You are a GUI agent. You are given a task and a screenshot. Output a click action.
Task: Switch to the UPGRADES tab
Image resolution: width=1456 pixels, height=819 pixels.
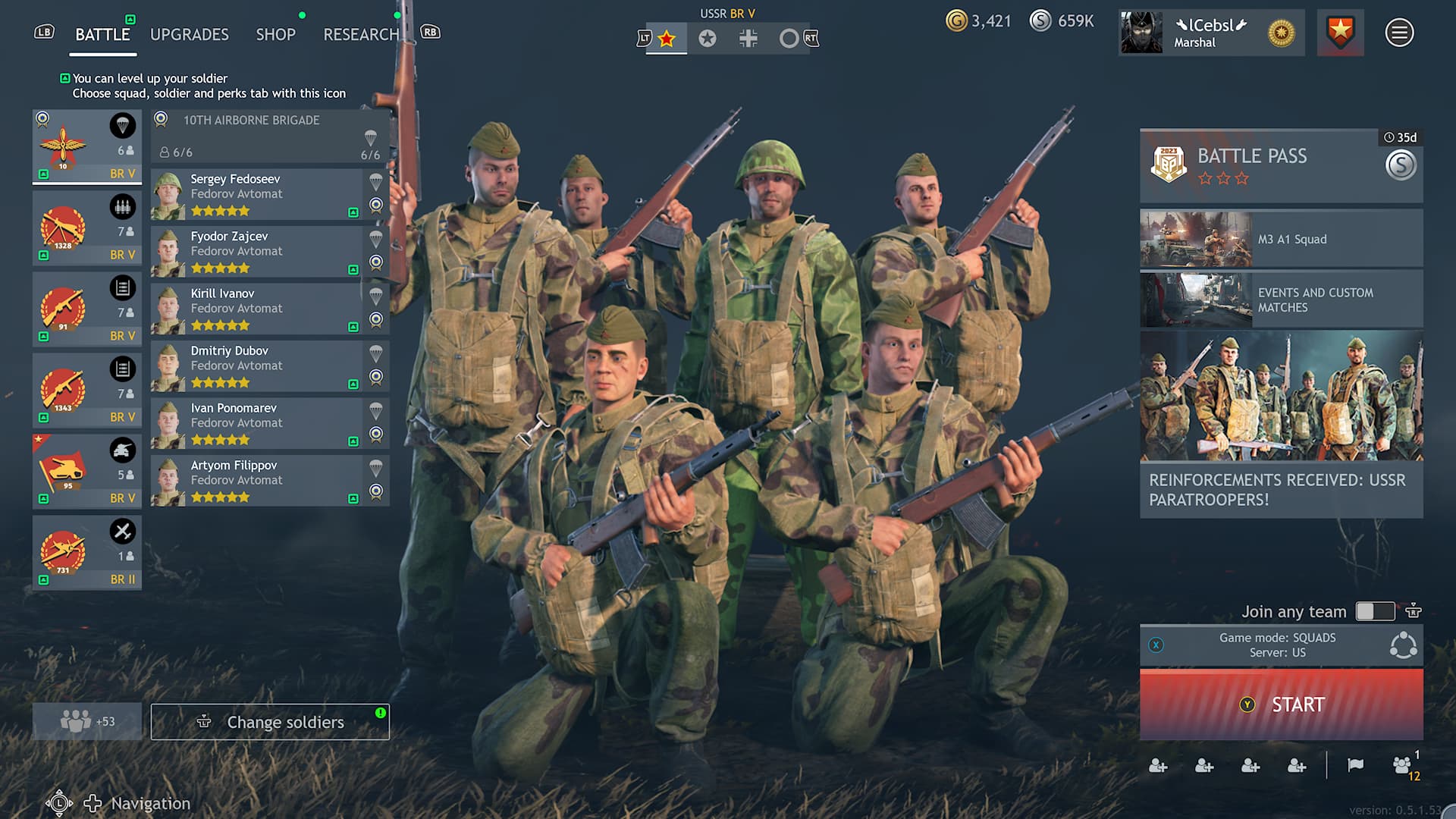pos(189,34)
